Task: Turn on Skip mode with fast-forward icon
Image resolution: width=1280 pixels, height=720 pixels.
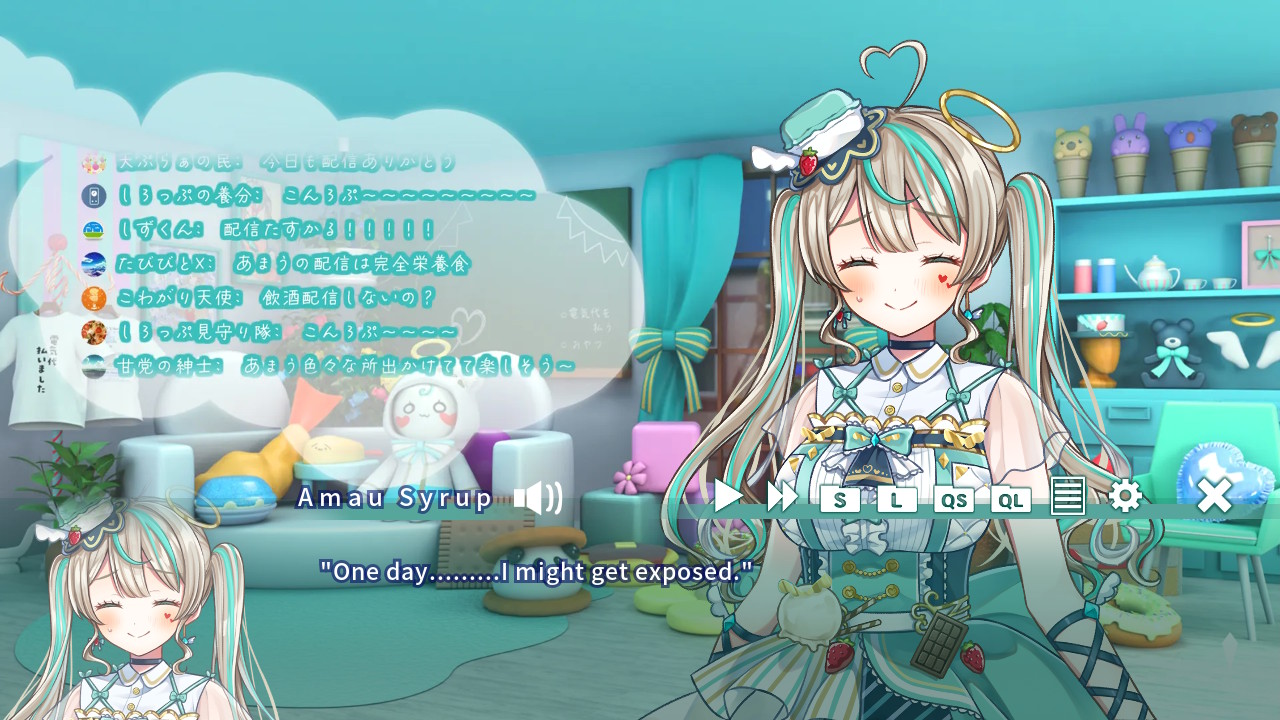Action: point(781,497)
